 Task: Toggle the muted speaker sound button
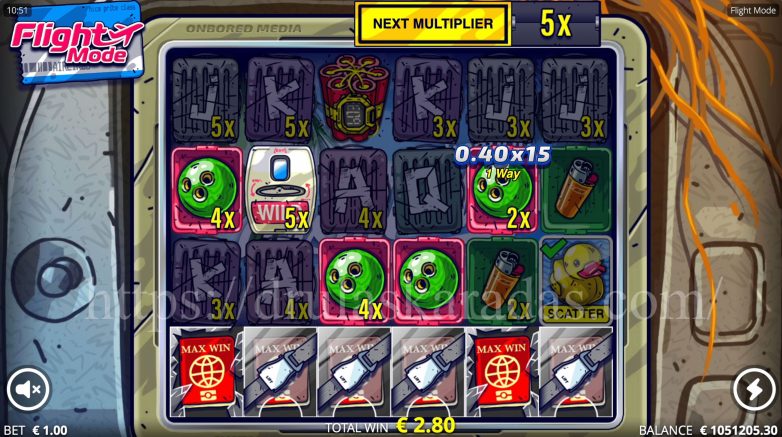tap(28, 389)
